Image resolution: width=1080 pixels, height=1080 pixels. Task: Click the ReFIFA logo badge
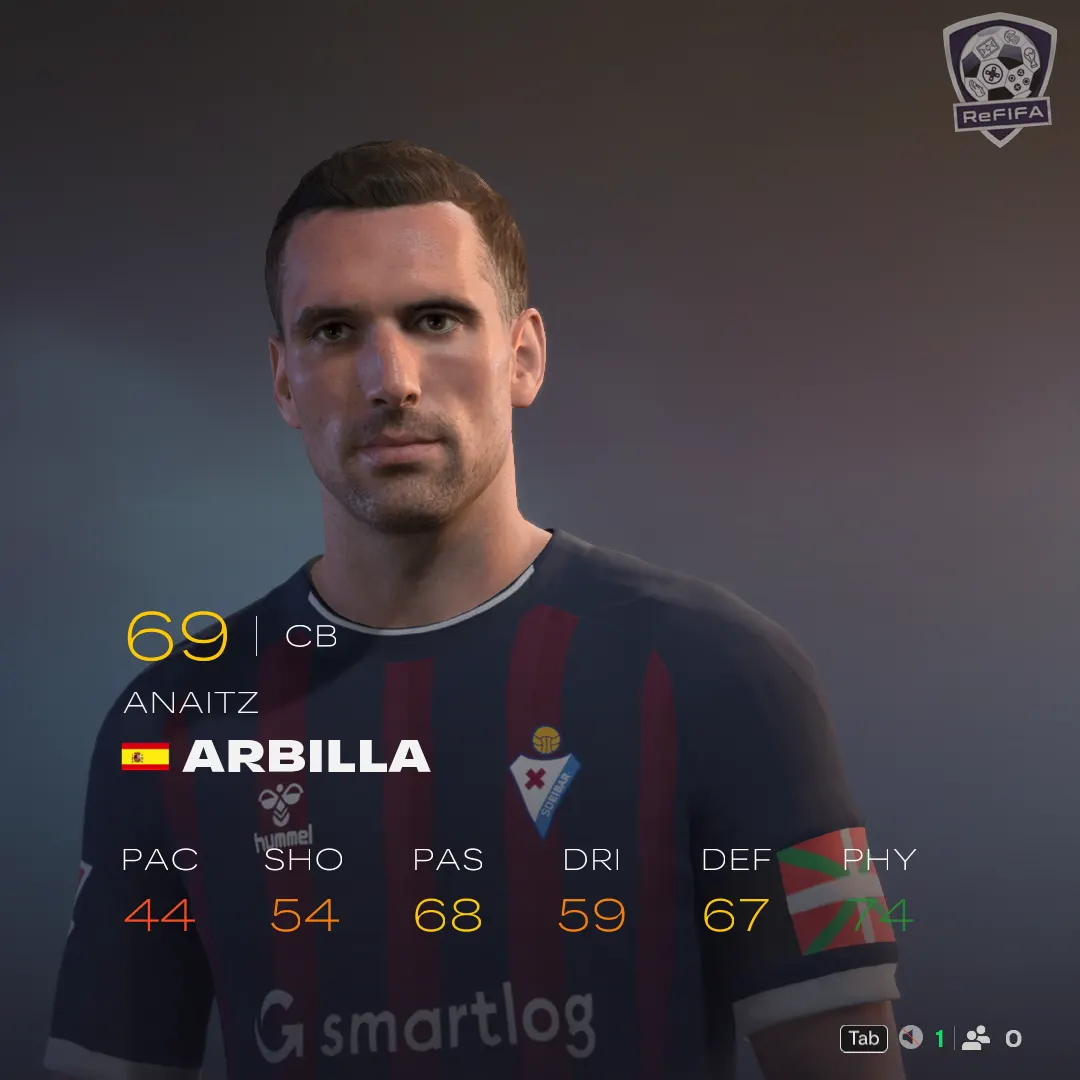999,78
